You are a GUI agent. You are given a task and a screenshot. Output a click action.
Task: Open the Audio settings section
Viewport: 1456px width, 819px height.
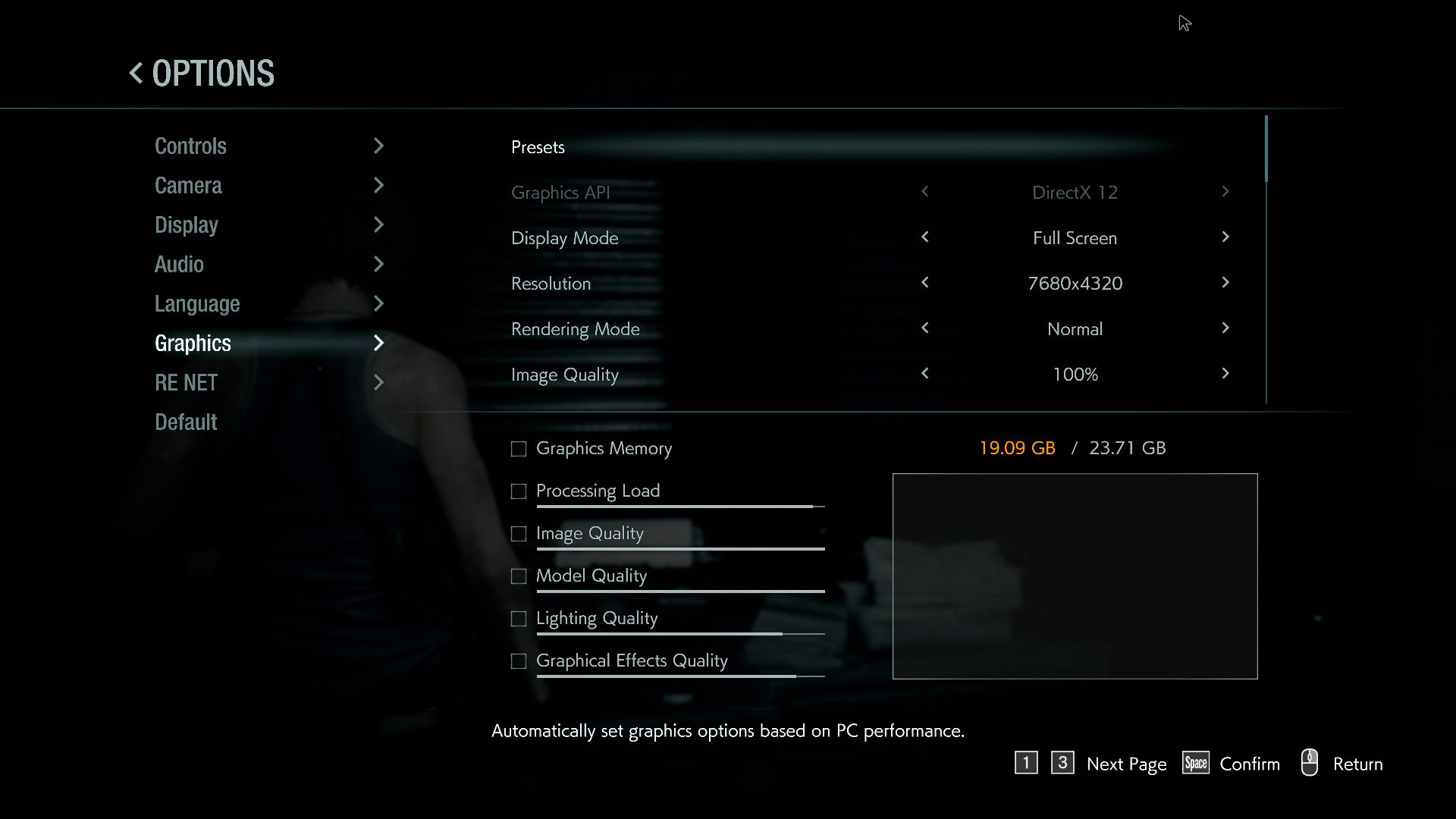179,264
